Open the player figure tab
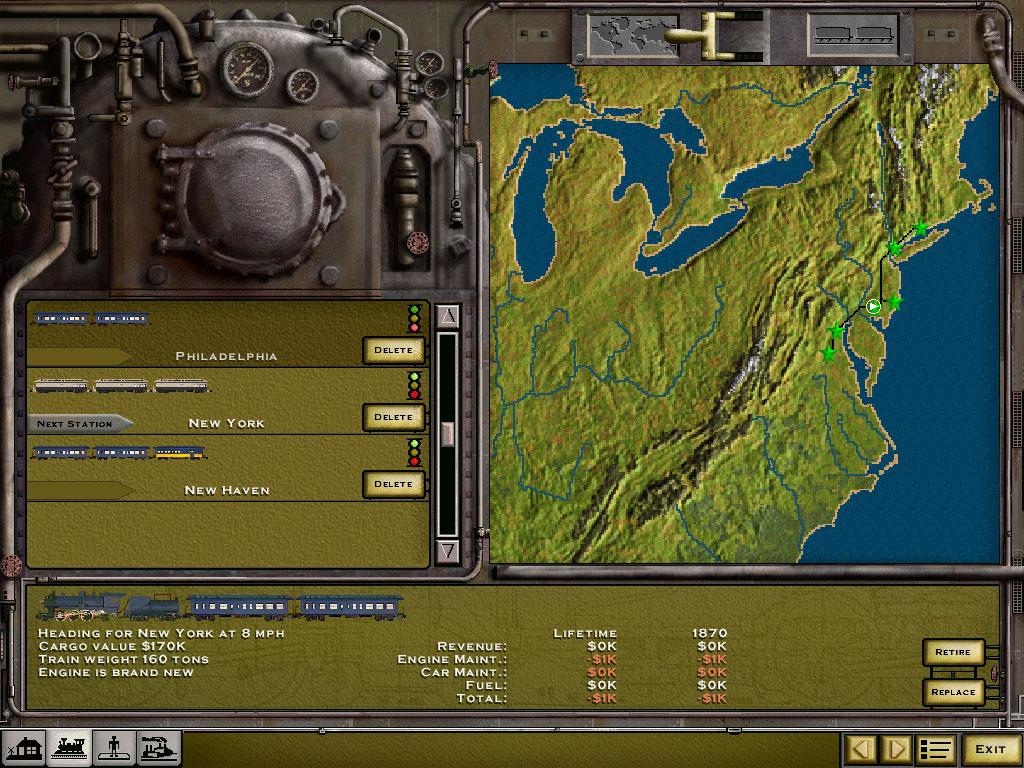 [x=114, y=748]
